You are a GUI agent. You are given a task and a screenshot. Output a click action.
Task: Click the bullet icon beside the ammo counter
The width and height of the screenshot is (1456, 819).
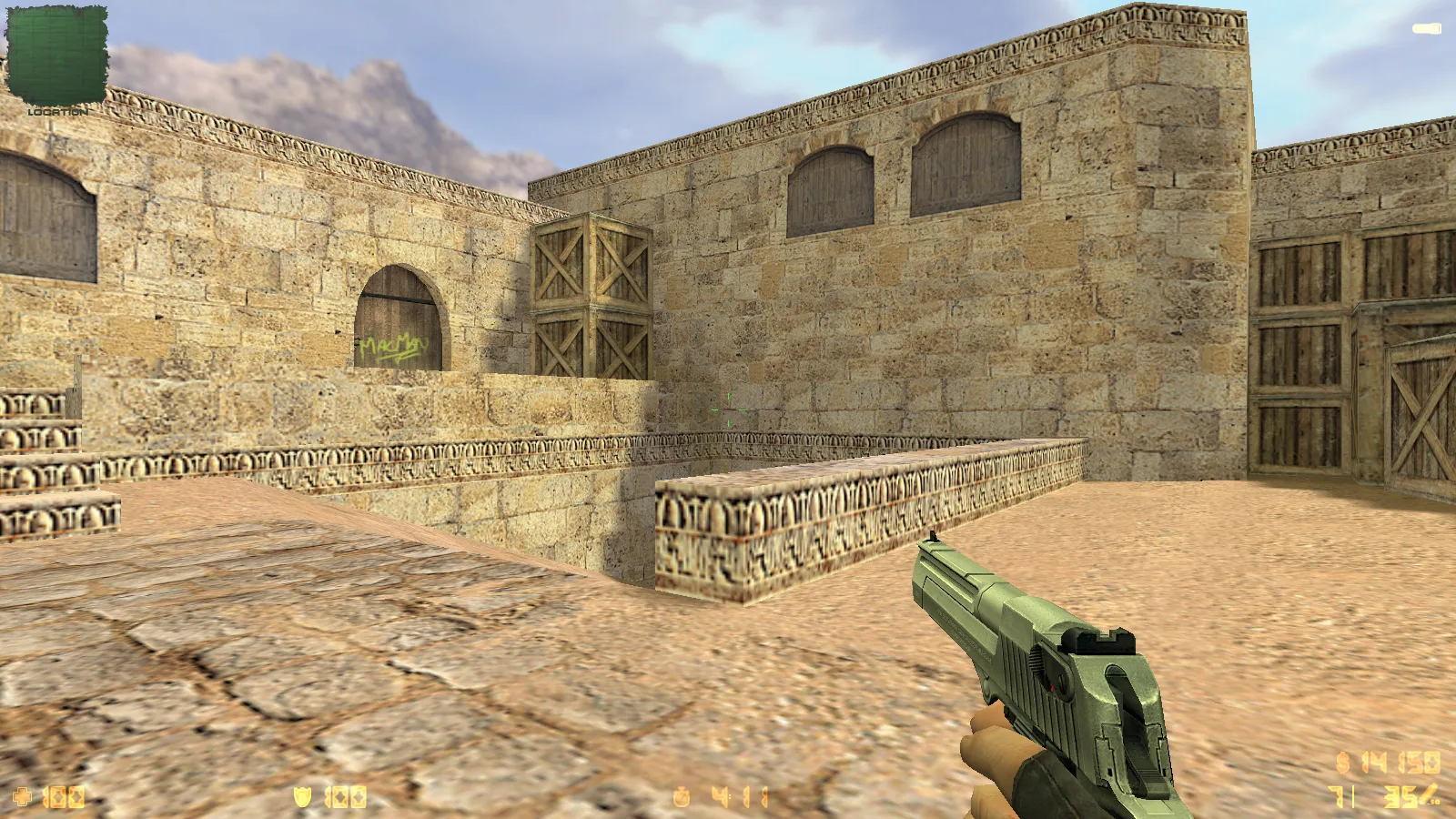[x=1429, y=793]
